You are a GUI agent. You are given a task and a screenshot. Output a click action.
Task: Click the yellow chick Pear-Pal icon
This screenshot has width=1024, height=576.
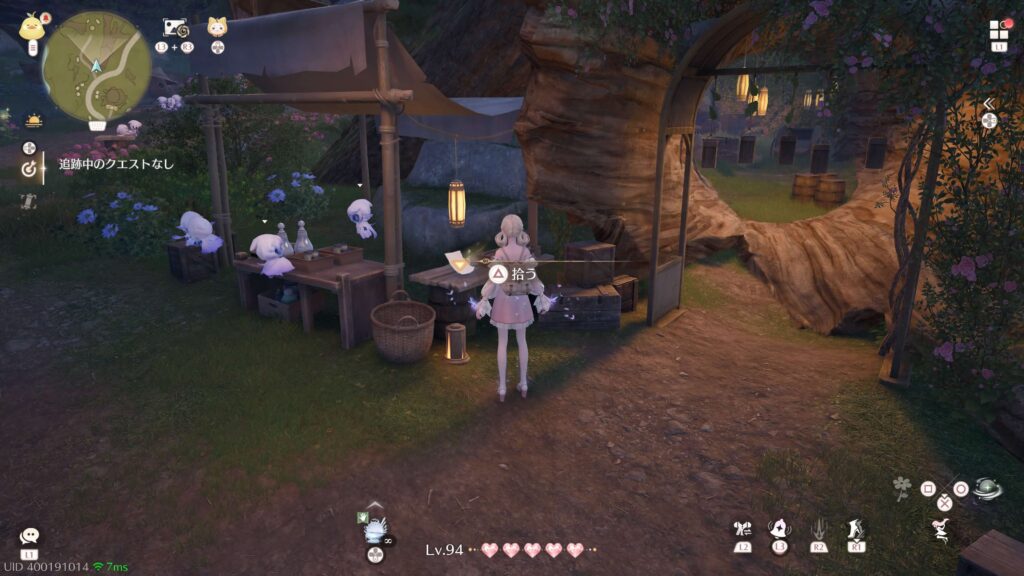point(33,25)
